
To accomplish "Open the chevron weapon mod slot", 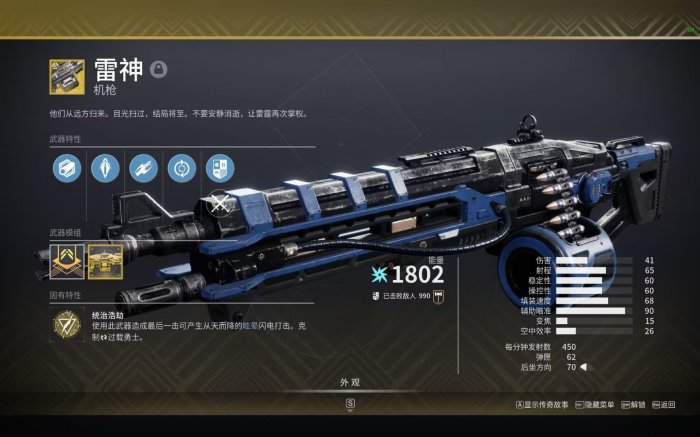I will pos(67,262).
